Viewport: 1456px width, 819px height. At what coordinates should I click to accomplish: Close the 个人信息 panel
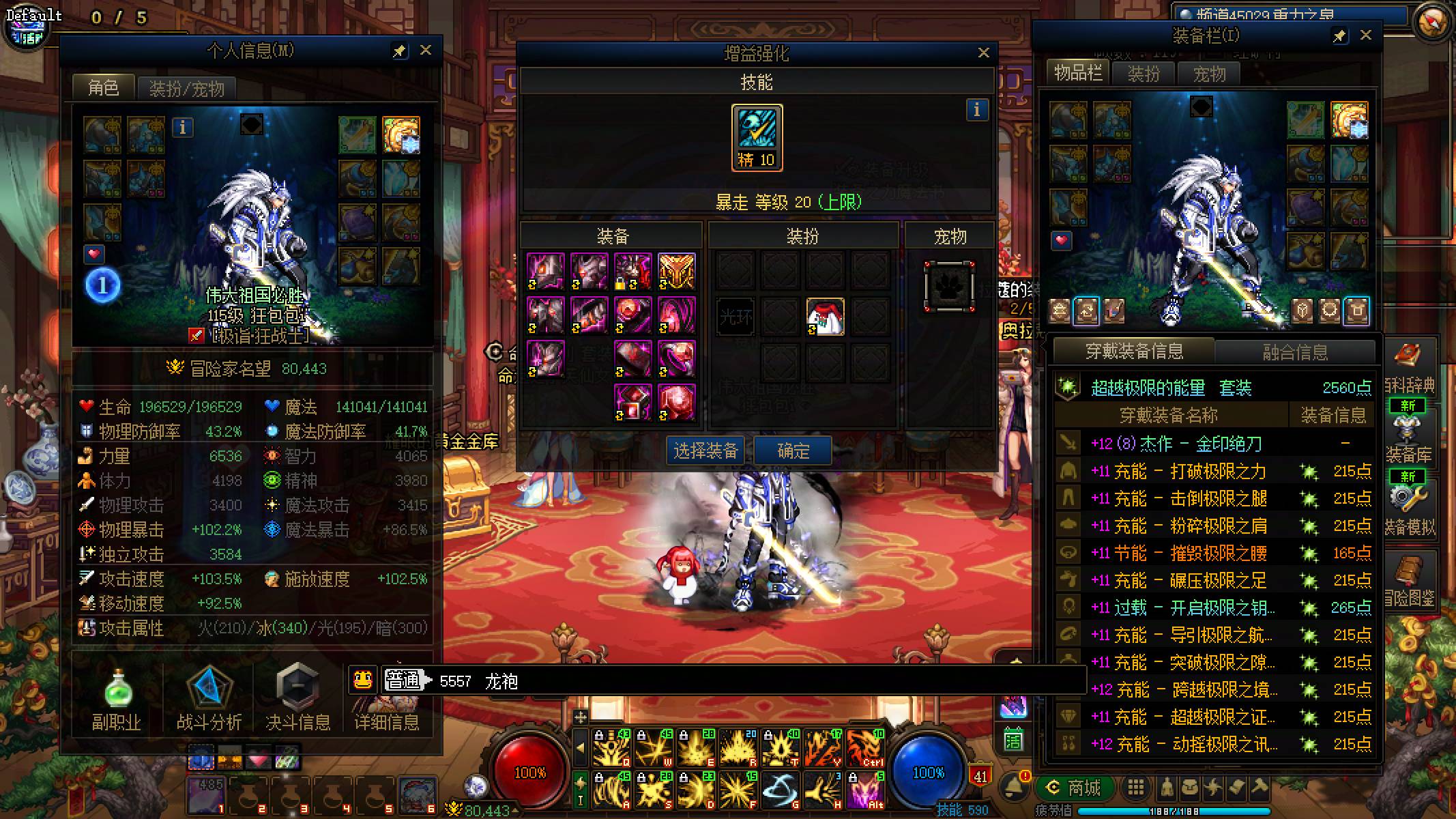pos(425,51)
